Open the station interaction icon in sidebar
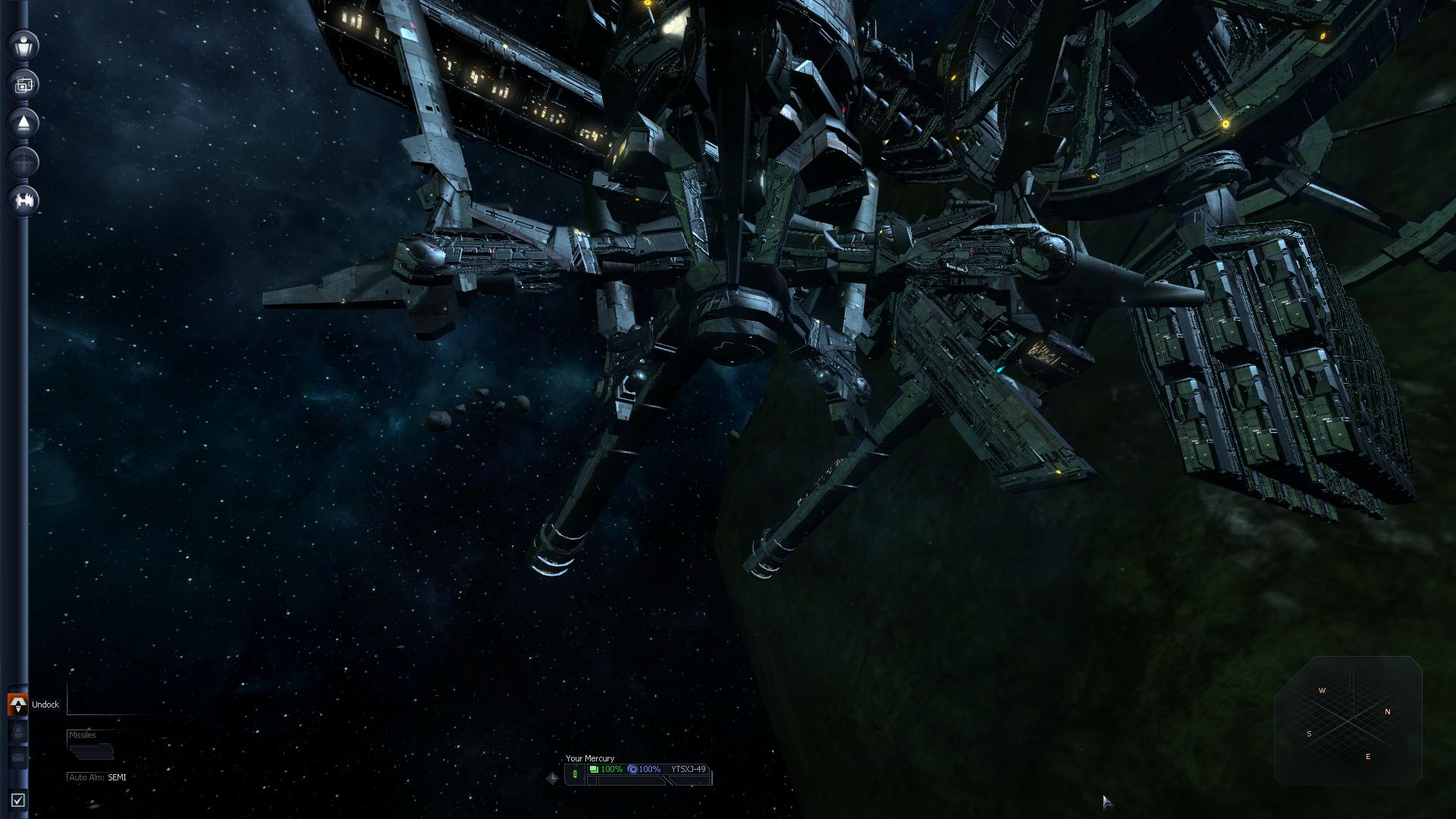 [23, 201]
